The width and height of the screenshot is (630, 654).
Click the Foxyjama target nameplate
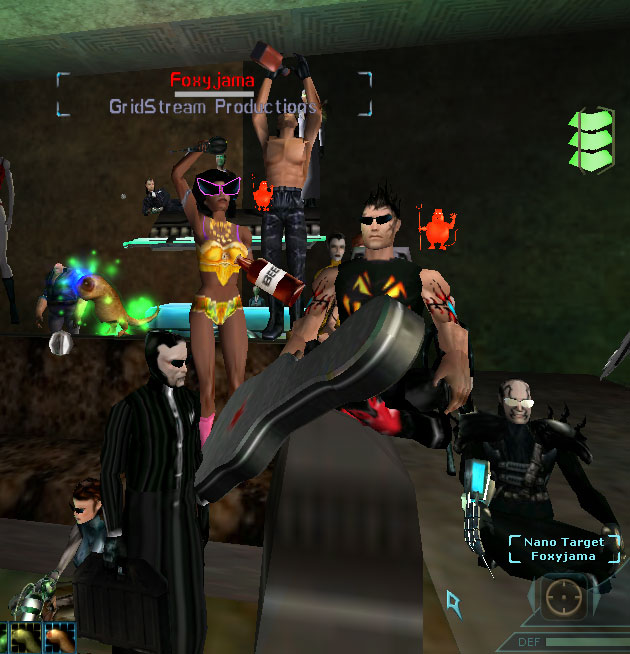[x=214, y=81]
